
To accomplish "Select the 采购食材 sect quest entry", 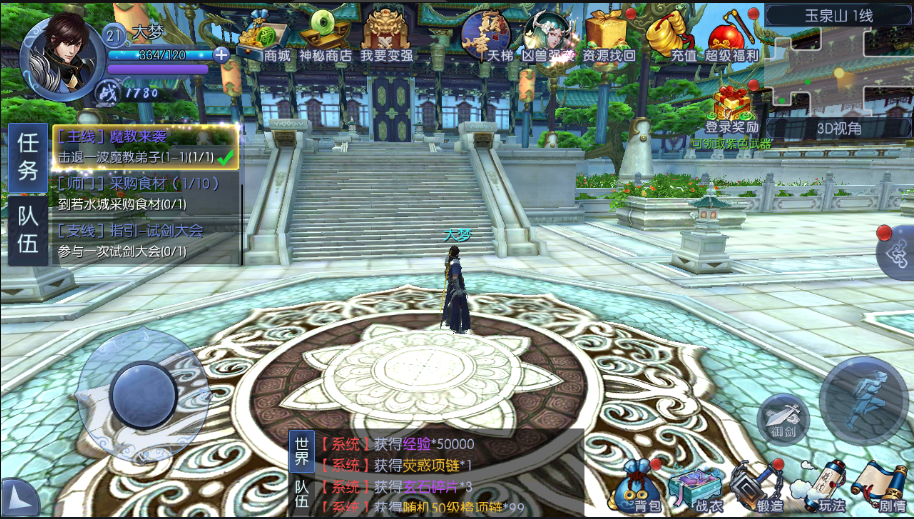I will pyautogui.click(x=145, y=193).
